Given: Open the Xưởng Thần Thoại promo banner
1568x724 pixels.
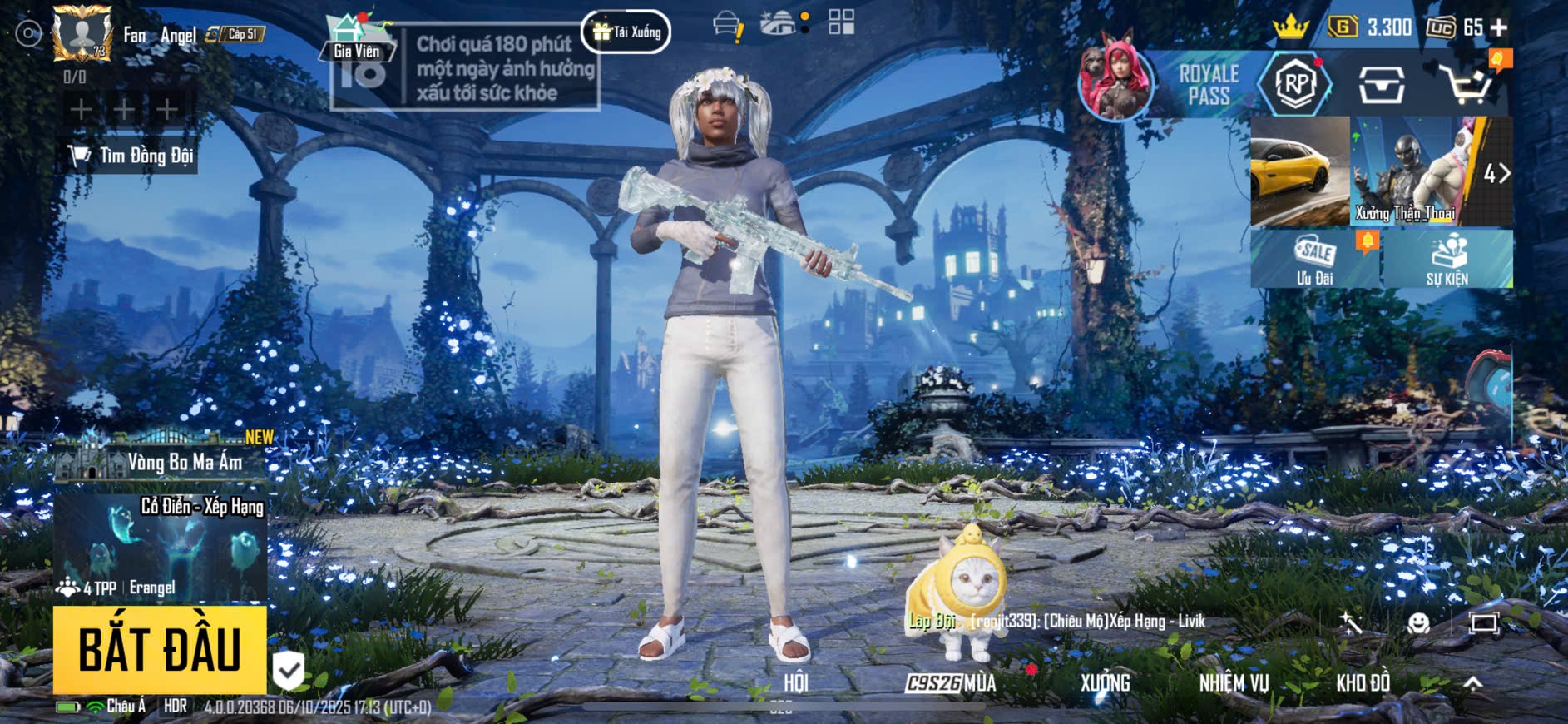Looking at the screenshot, I should [1406, 173].
